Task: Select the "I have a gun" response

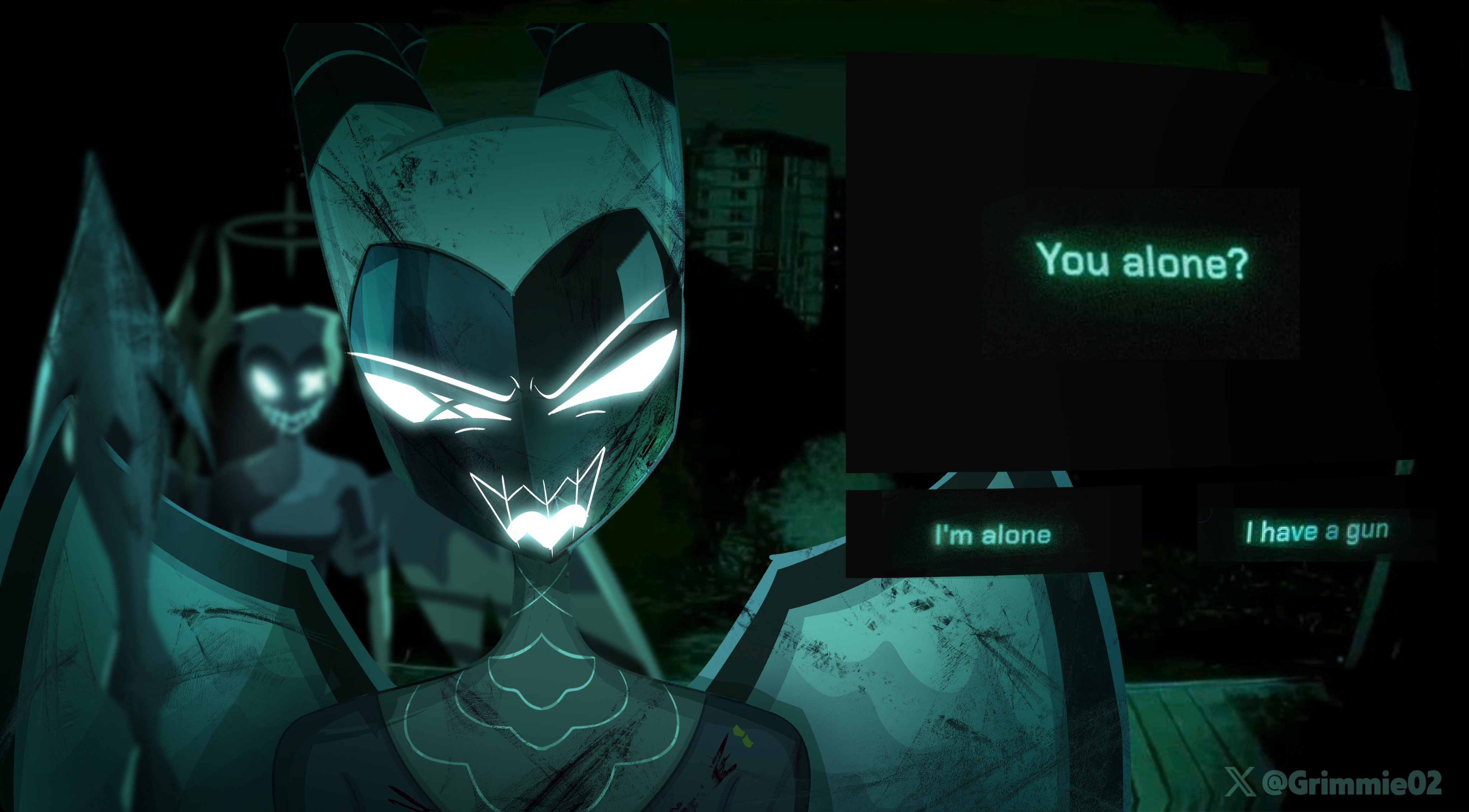Action: (x=1316, y=531)
